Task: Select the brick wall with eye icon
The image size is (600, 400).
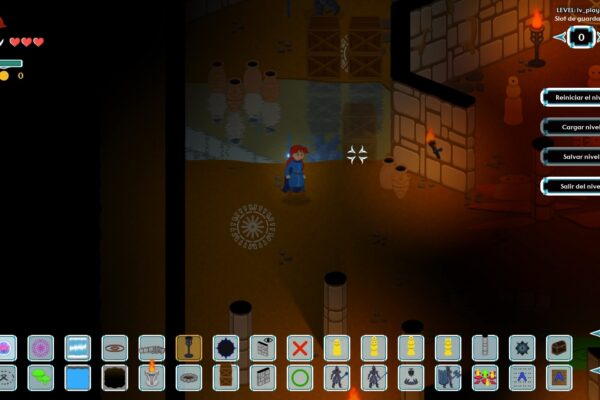Action: [262, 347]
